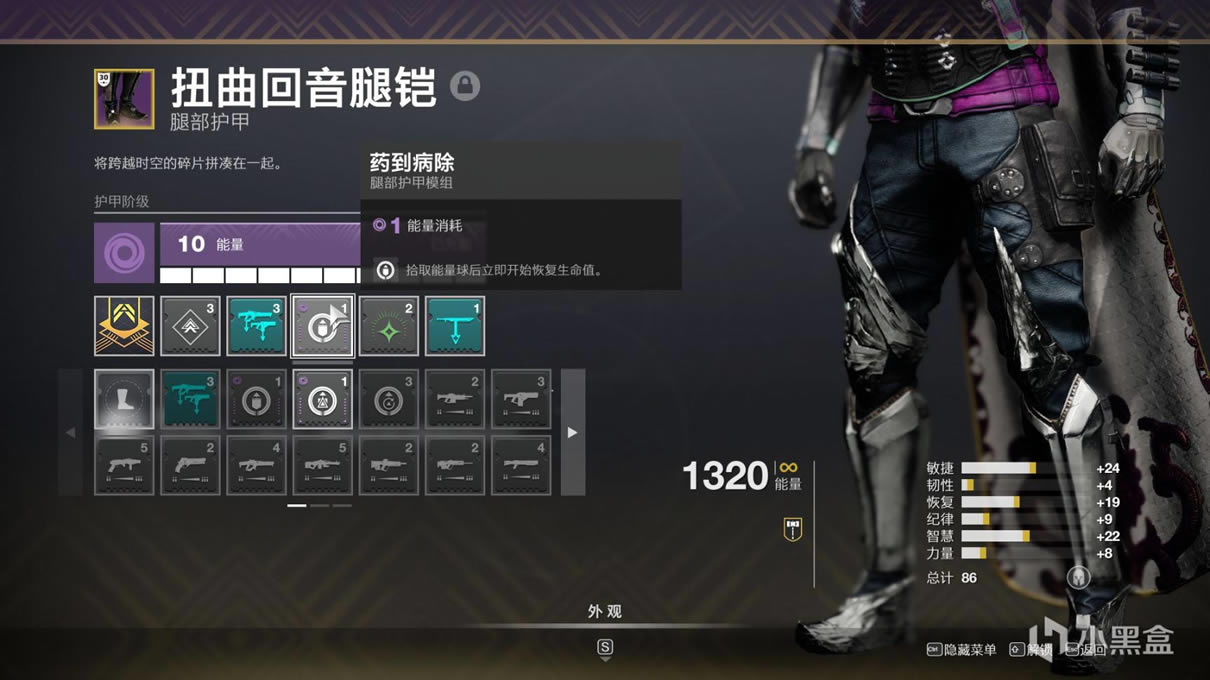Select the gold masterwork armor tier socket
The width and height of the screenshot is (1210, 680).
(x=124, y=325)
